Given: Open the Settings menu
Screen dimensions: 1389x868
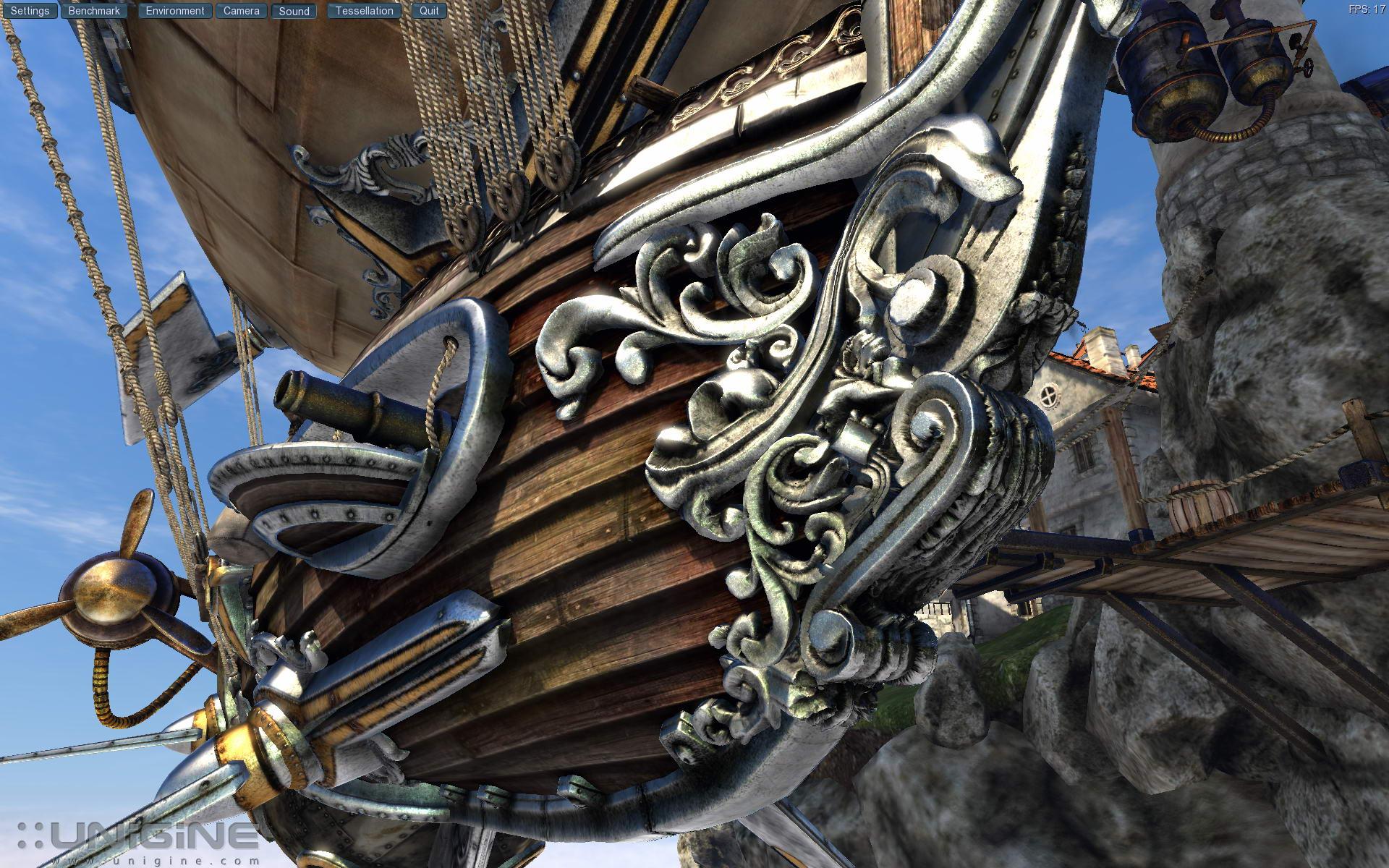Looking at the screenshot, I should pos(30,11).
